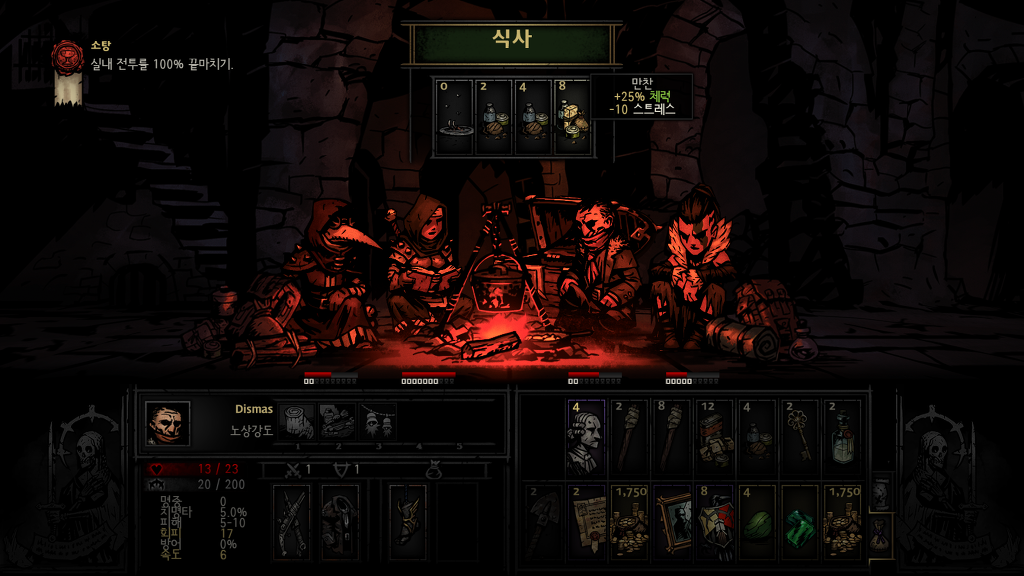Click Dismas's hero portrait
1024x576 pixels.
coord(167,423)
